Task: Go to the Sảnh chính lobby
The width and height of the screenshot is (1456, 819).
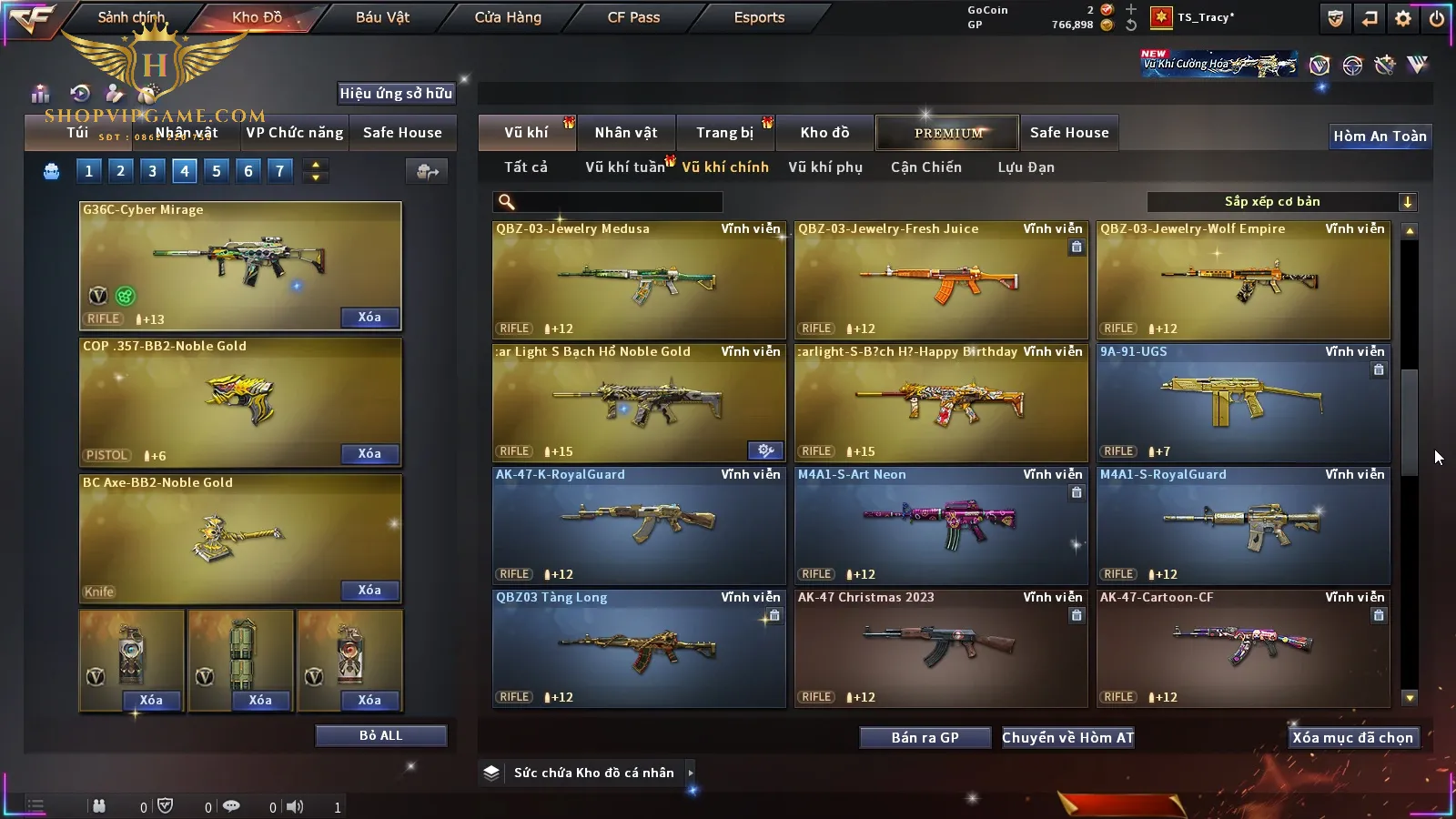Action: click(x=131, y=17)
